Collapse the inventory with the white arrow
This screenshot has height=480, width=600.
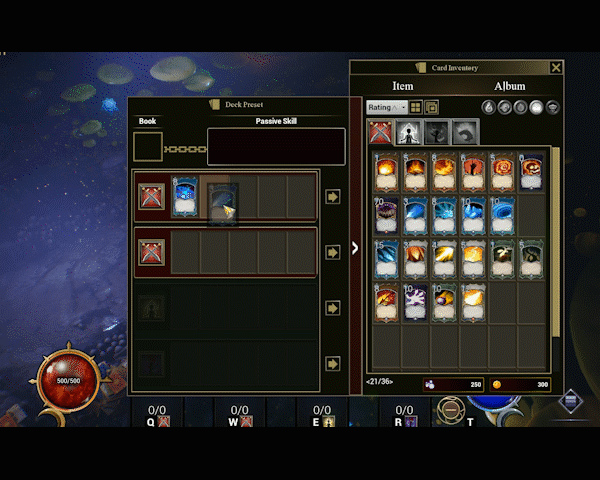(355, 248)
